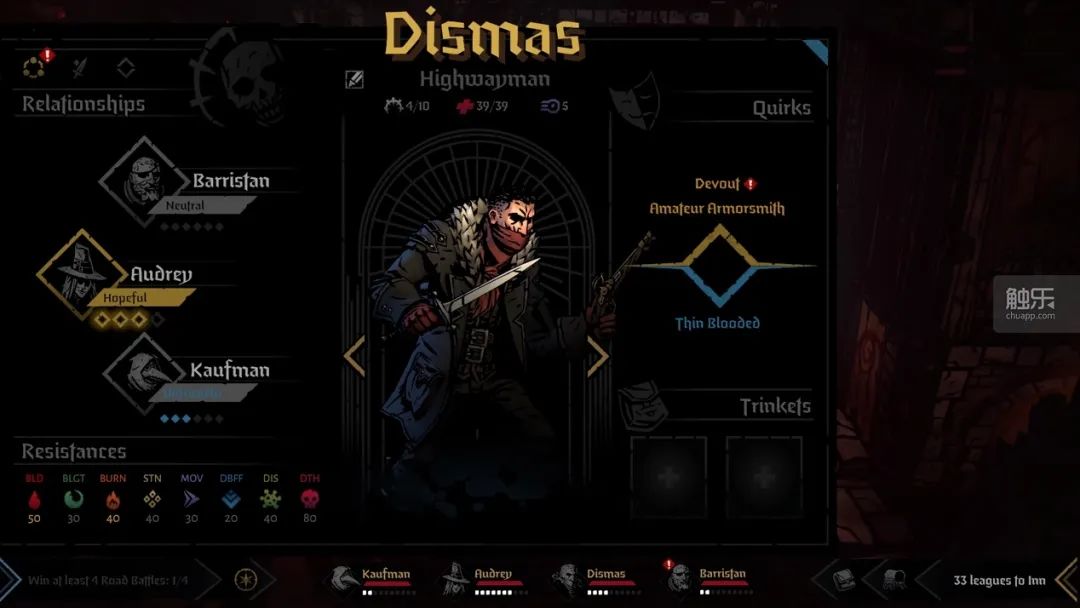
Task: Open the compass star icon in bottom bar
Action: (245, 579)
